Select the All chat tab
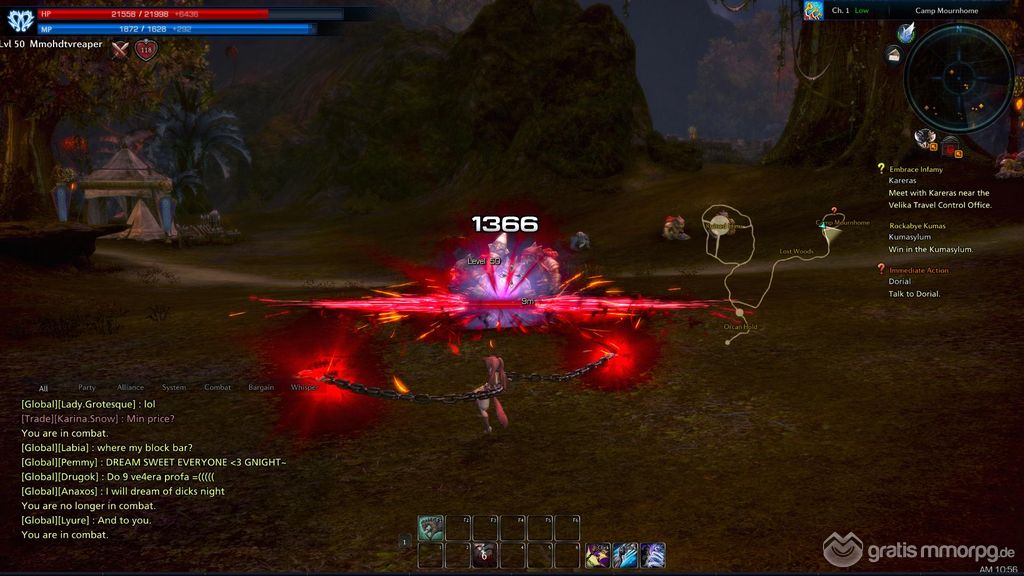 [x=43, y=388]
